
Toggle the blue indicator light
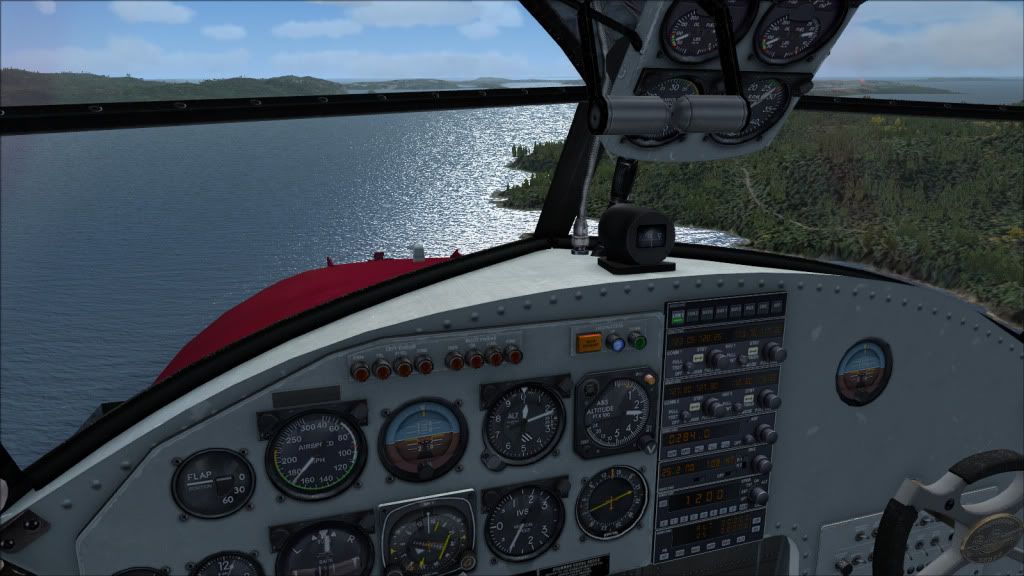point(617,342)
